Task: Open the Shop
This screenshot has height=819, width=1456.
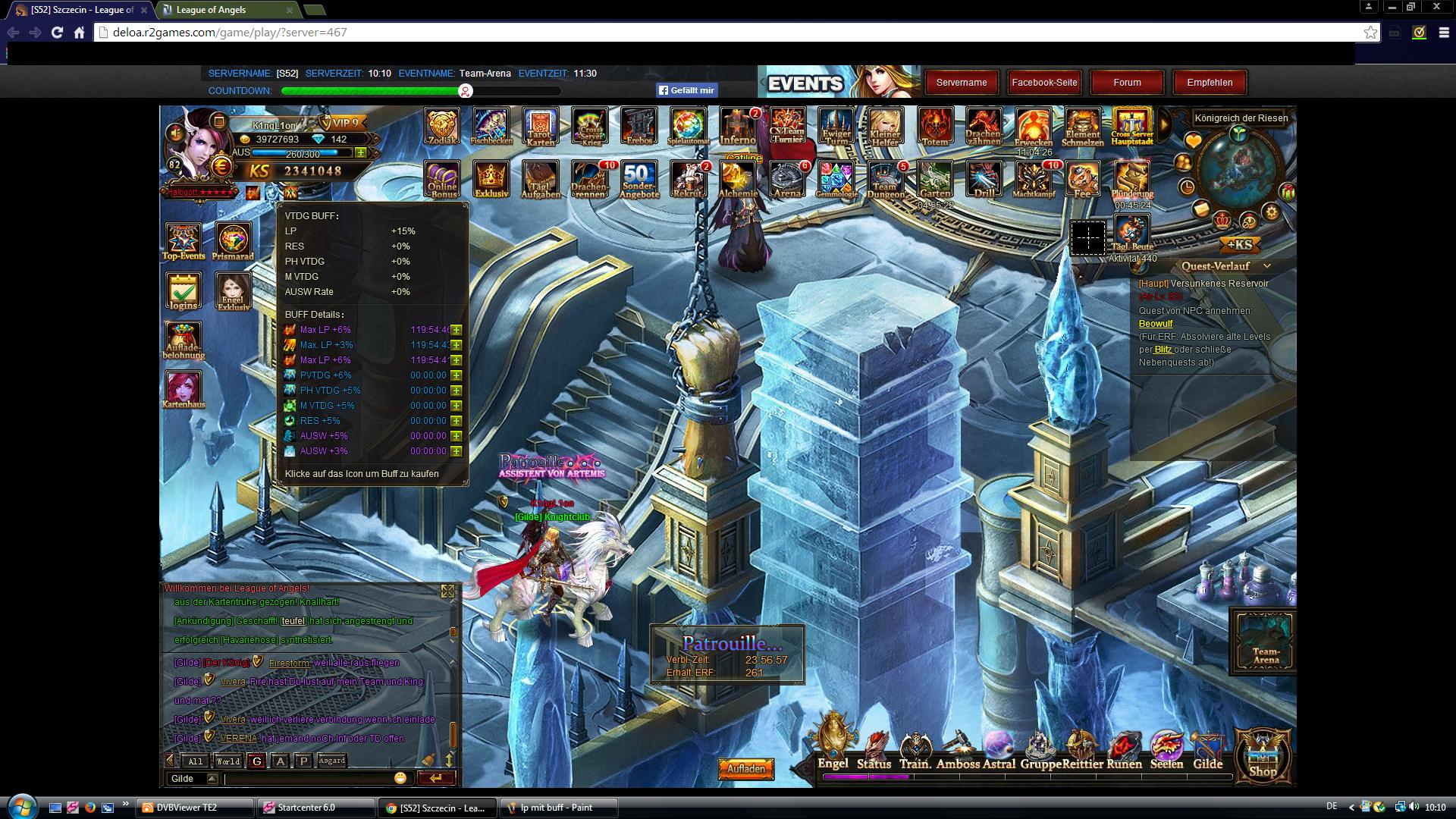Action: pyautogui.click(x=1263, y=755)
